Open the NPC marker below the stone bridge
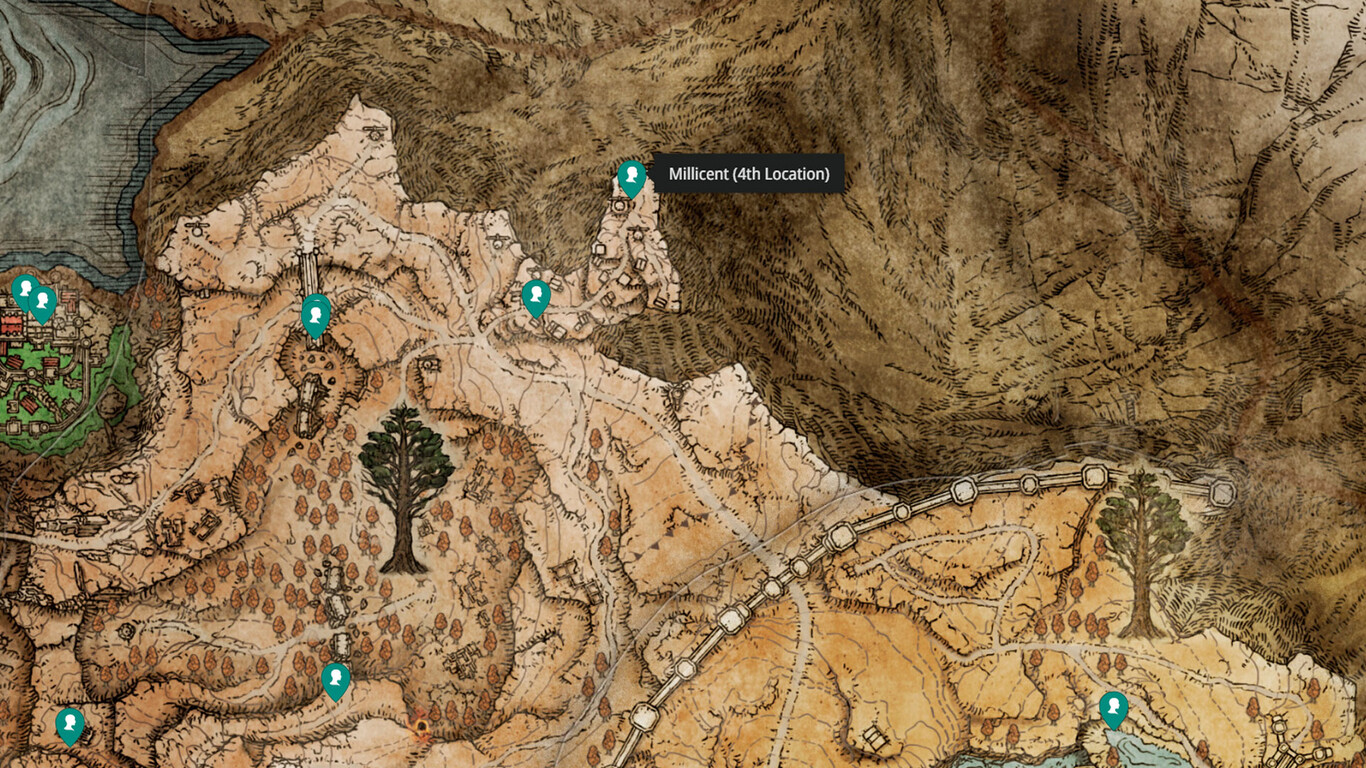1366x768 pixels. 316,317
